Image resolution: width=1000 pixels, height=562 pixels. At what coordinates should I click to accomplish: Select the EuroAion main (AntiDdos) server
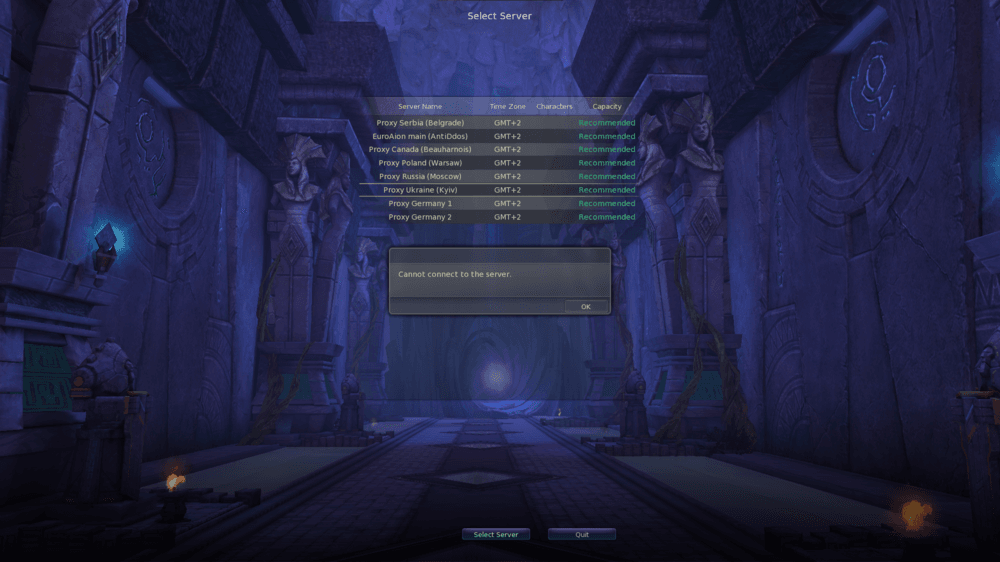click(x=420, y=136)
